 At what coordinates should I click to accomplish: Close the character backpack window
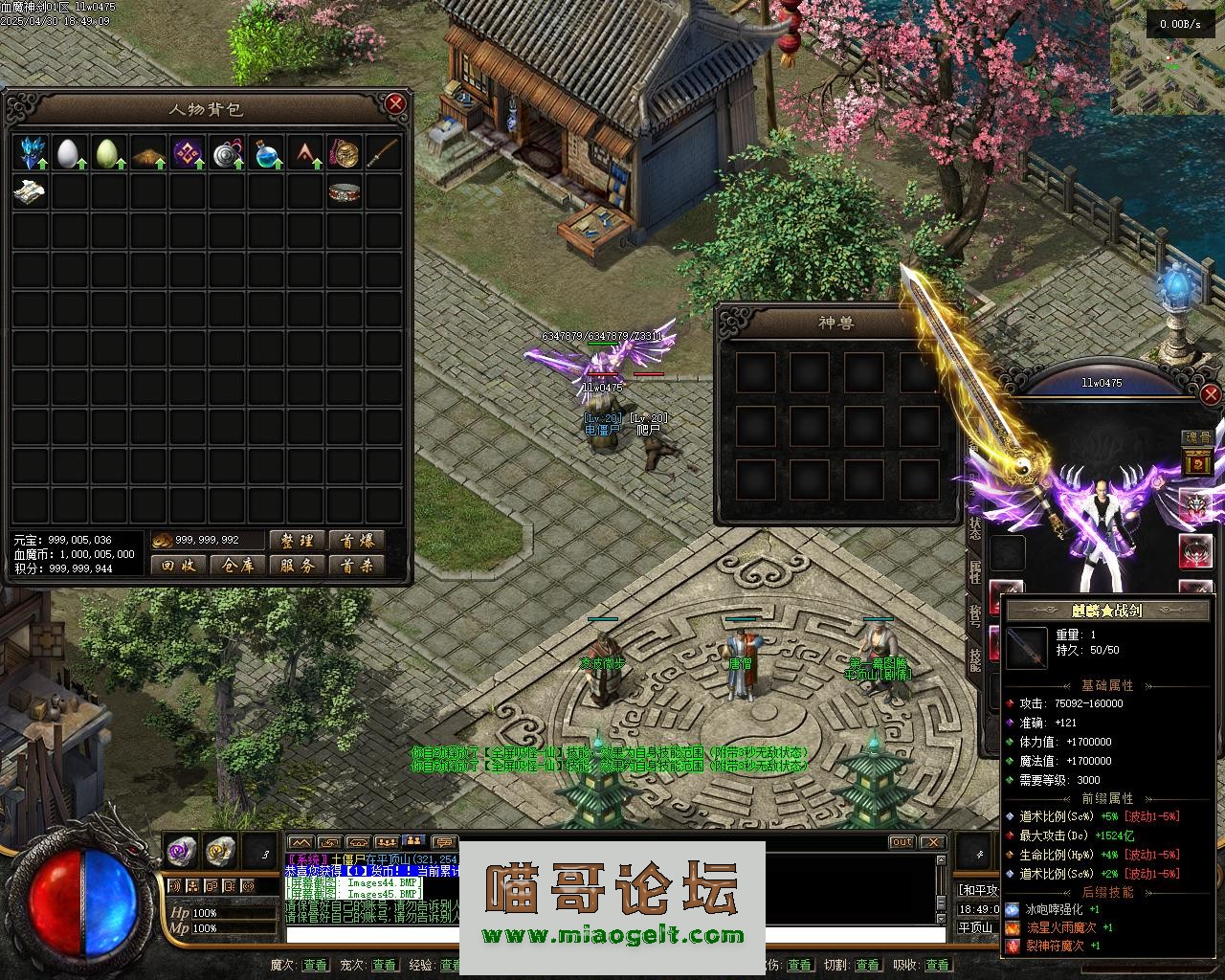(x=394, y=103)
